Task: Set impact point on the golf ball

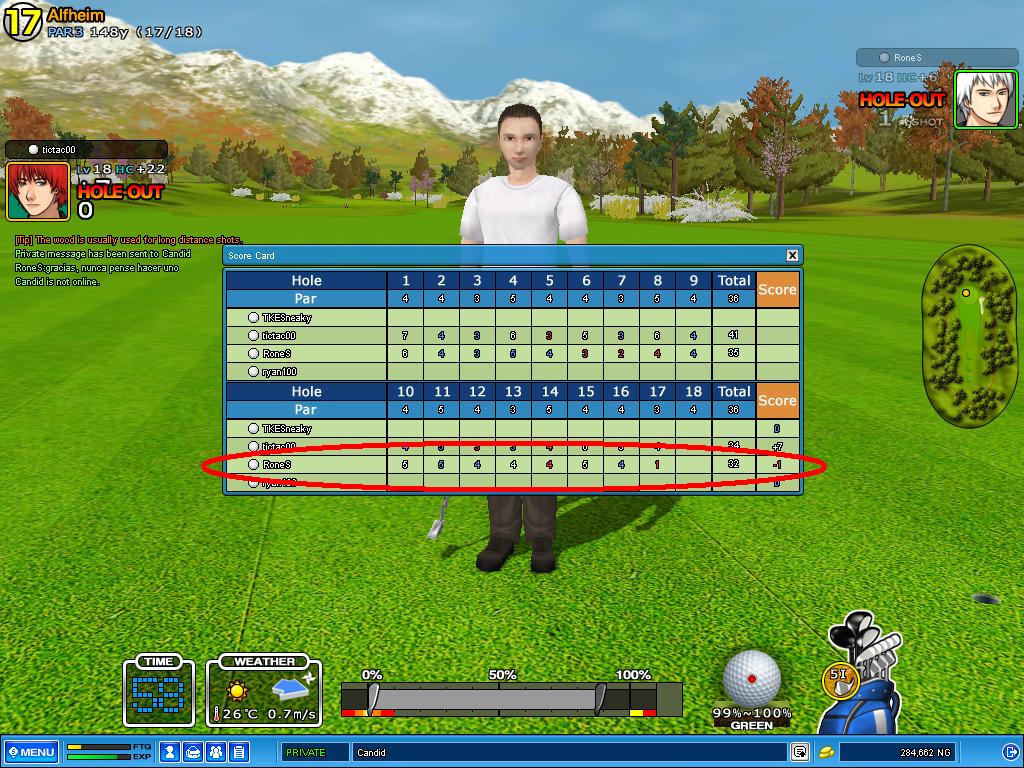Action: (751, 677)
